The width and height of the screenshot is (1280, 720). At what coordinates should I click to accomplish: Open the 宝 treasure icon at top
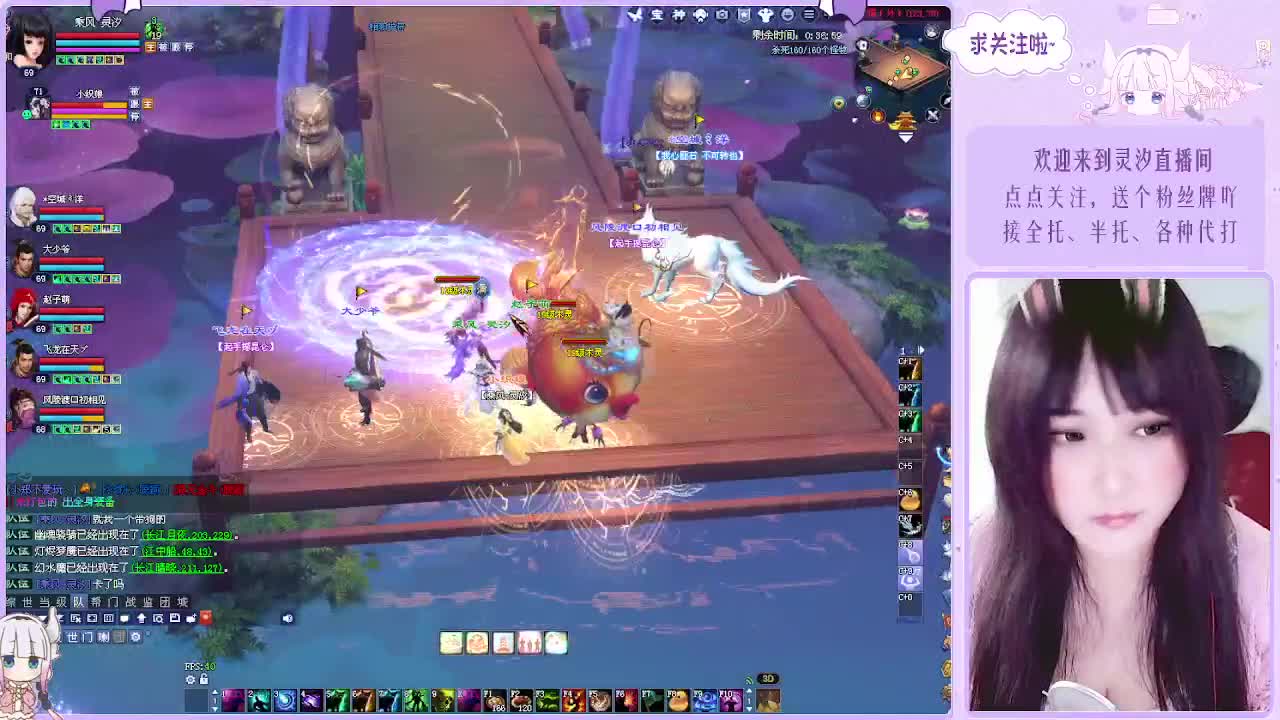[657, 15]
